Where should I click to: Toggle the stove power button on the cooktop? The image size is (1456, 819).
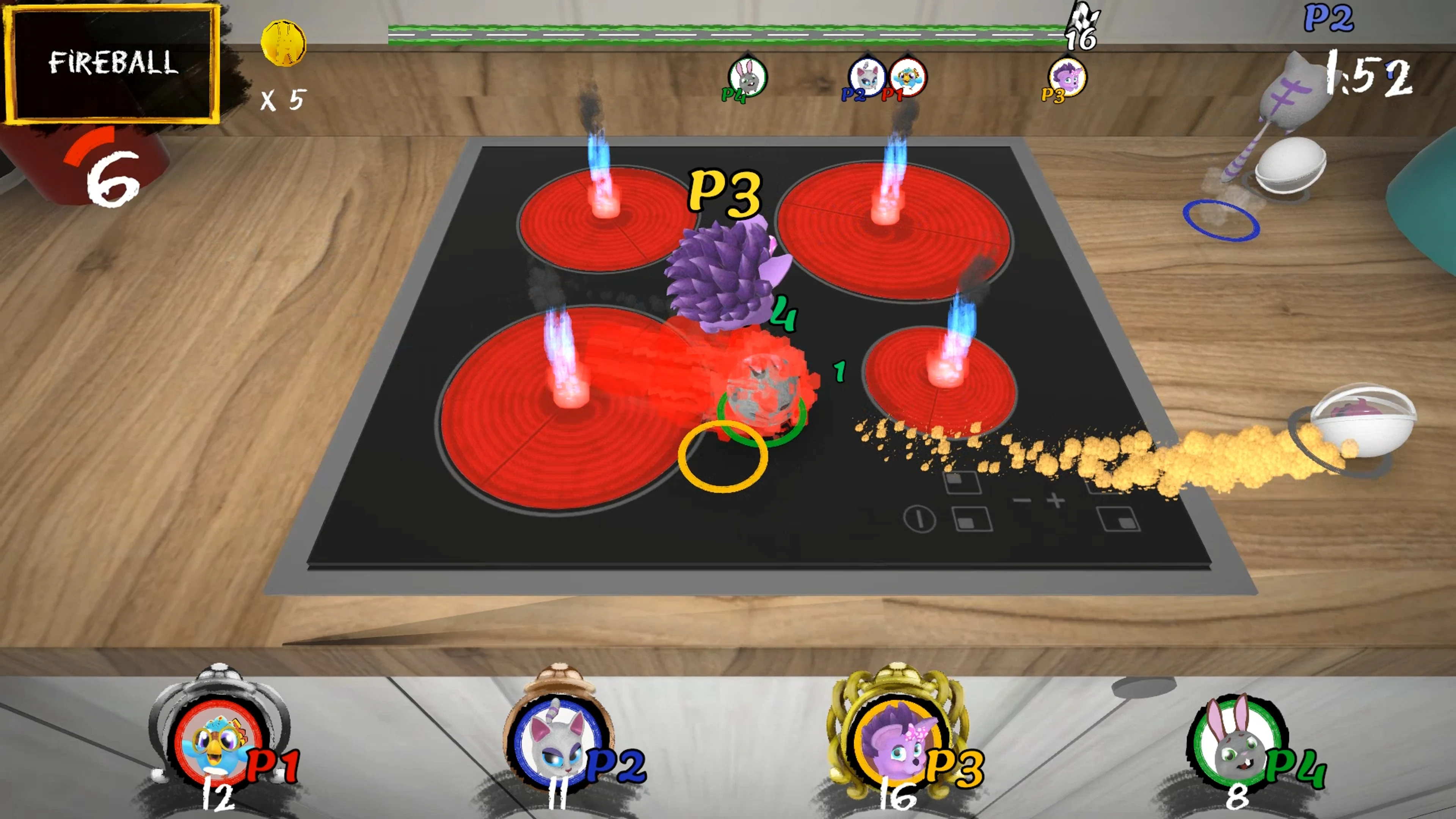[x=919, y=521]
